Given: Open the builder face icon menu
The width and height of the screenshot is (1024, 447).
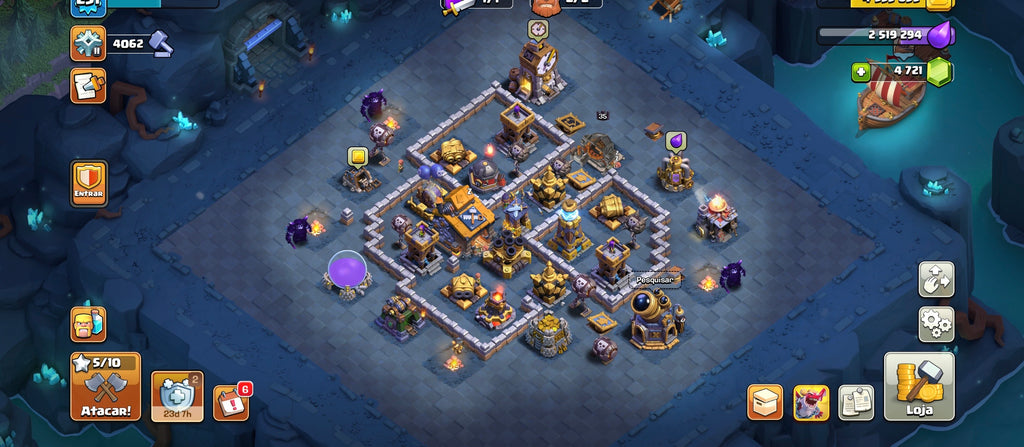Looking at the screenshot, I should (x=88, y=324).
